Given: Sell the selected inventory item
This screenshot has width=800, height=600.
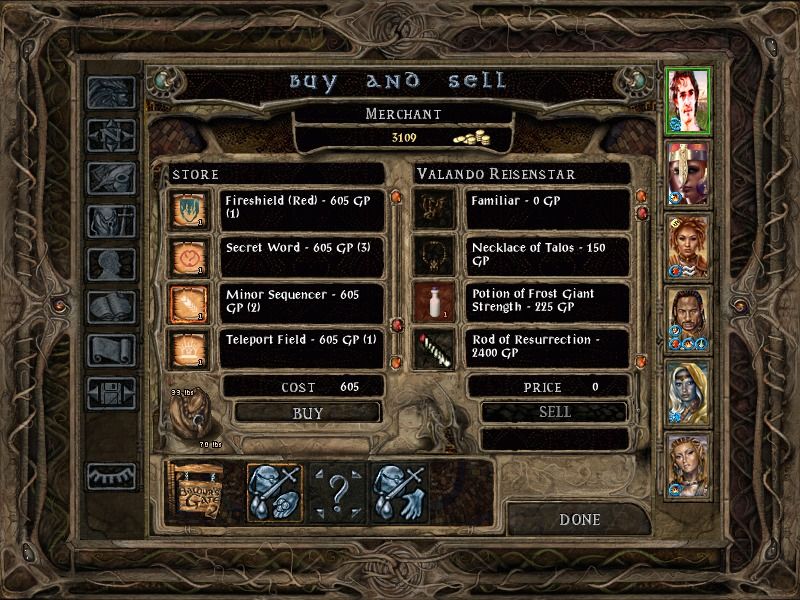Looking at the screenshot, I should [x=555, y=411].
